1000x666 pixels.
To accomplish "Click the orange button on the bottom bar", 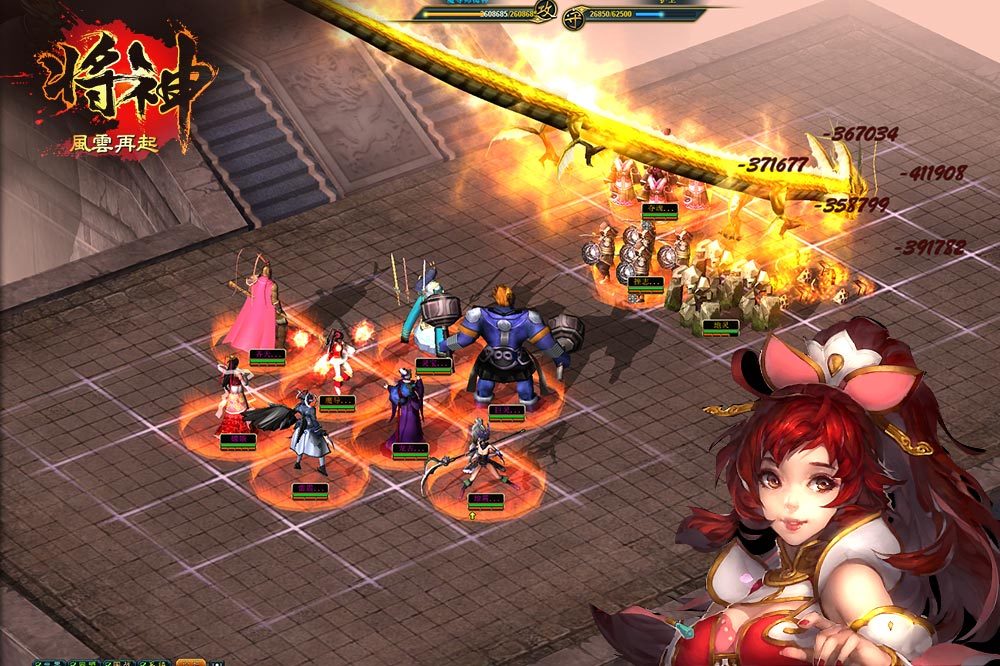I will click(x=191, y=663).
